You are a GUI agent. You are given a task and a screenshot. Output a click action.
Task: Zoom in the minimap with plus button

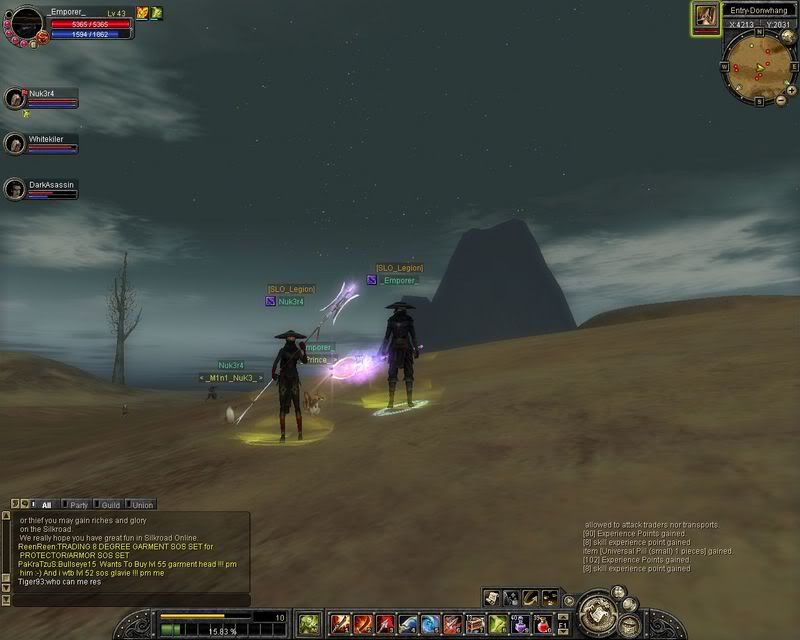(x=791, y=89)
